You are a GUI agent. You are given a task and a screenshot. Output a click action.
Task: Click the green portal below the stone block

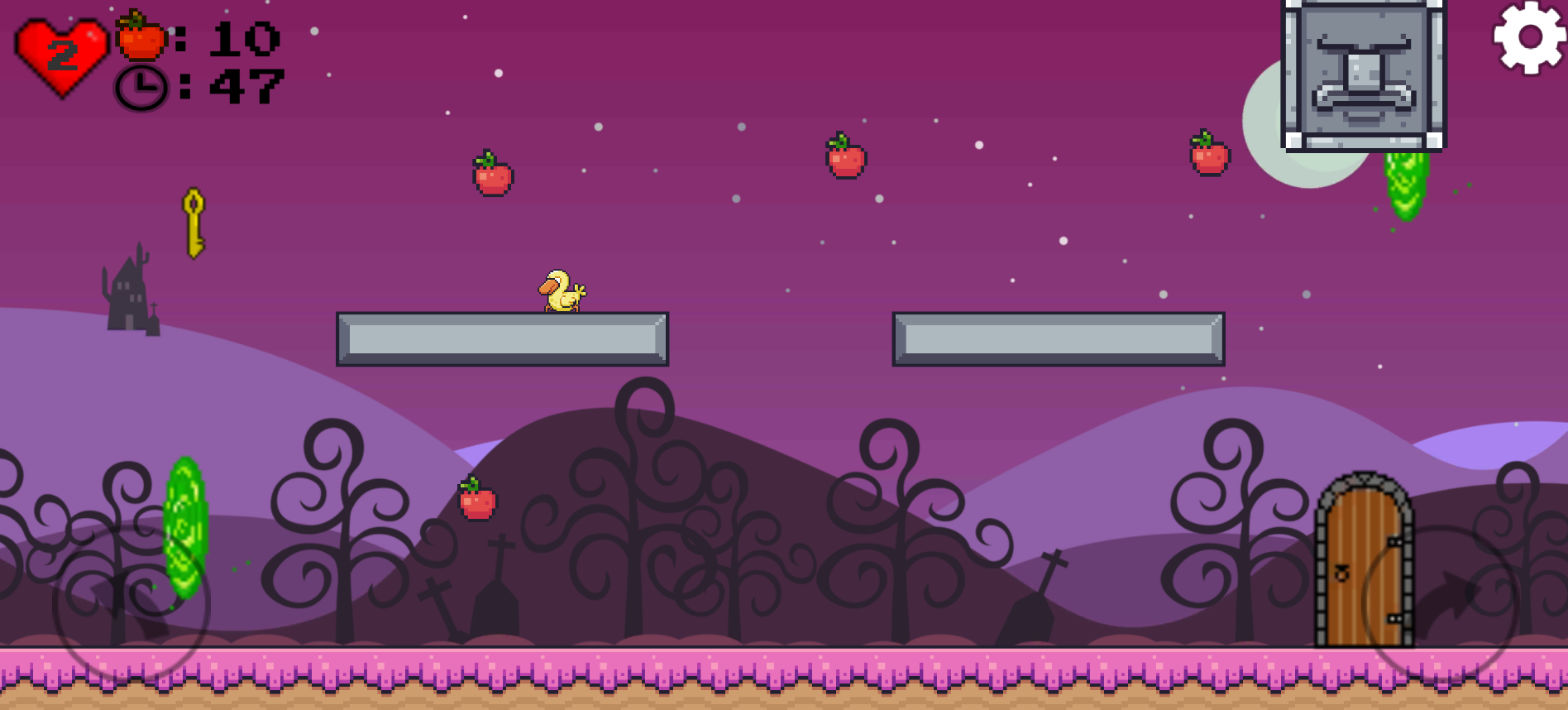tap(1402, 186)
